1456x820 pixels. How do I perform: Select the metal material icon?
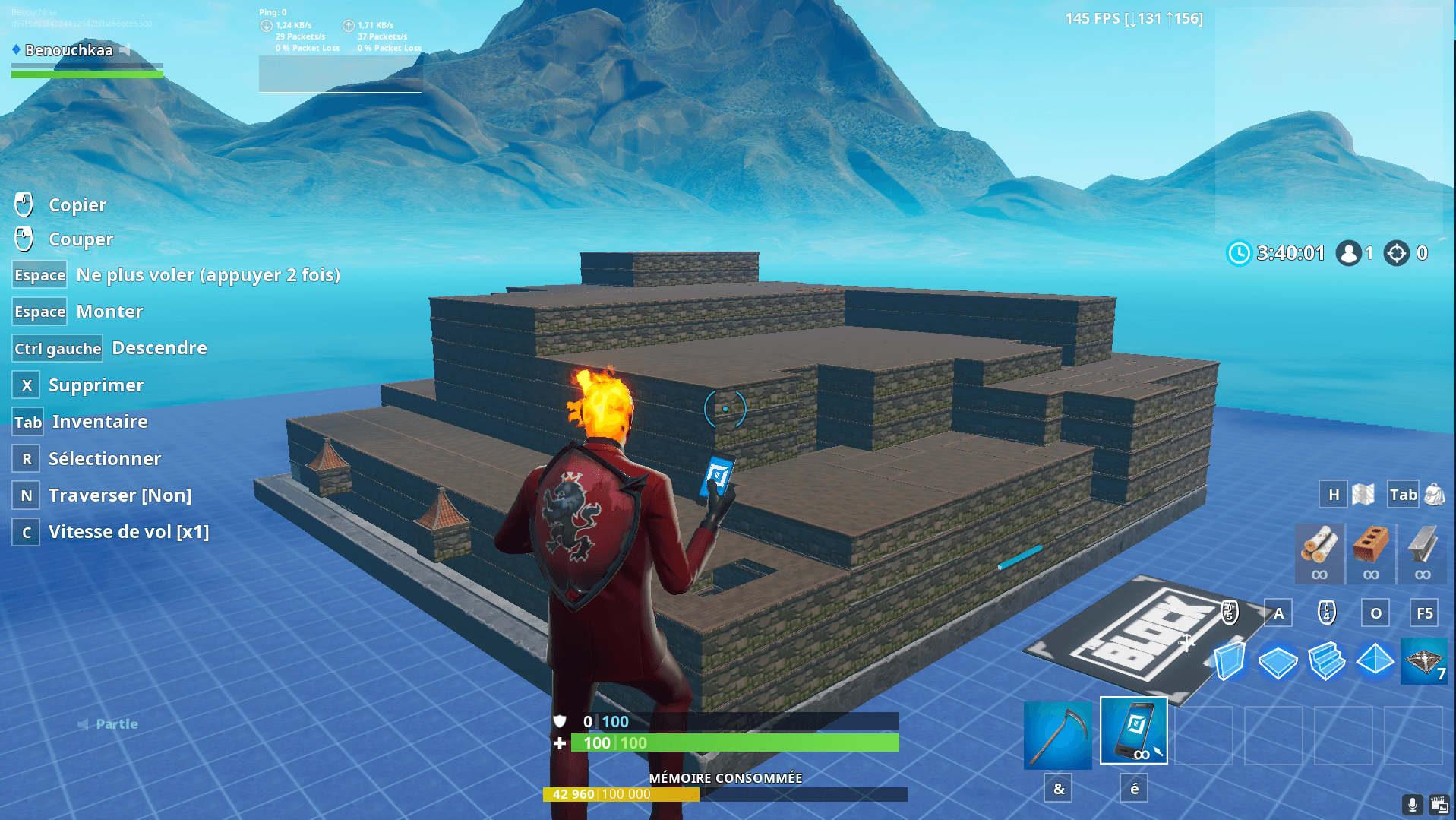click(x=1421, y=553)
